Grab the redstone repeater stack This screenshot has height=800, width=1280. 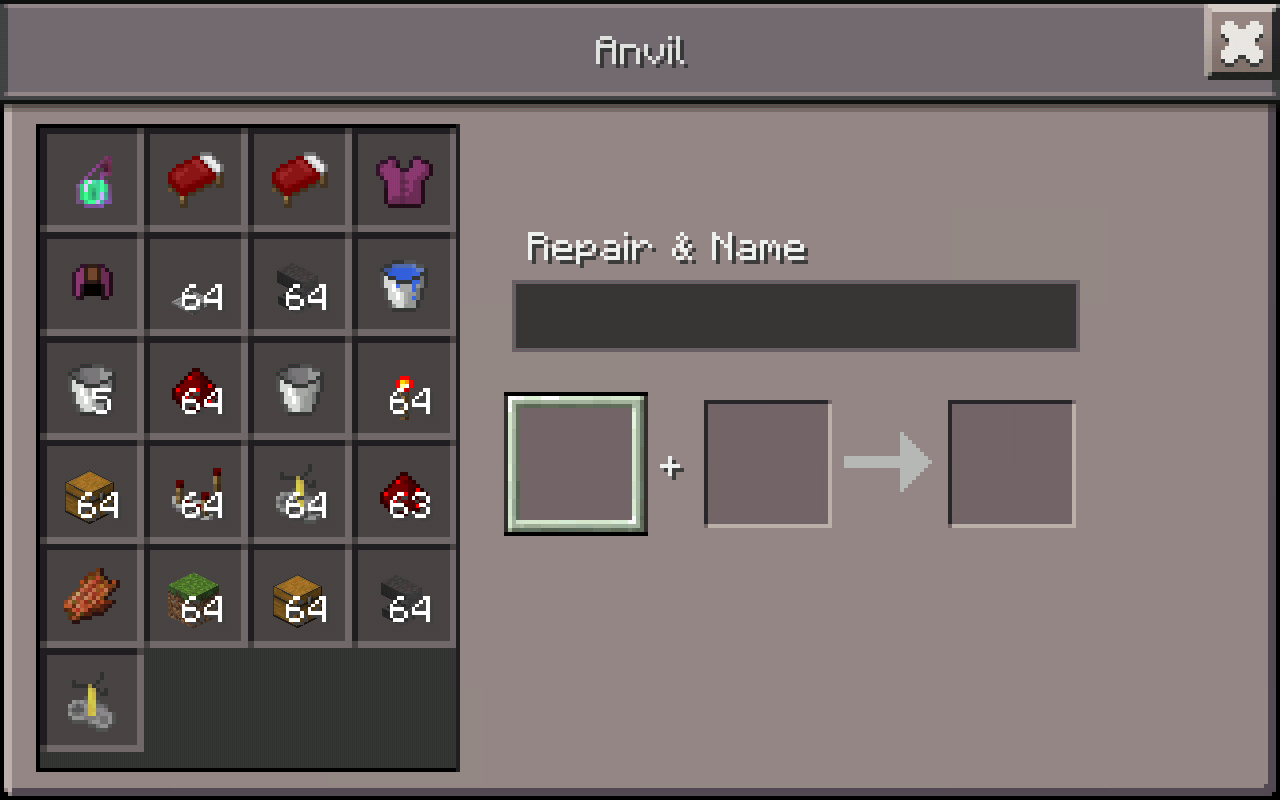[195, 493]
